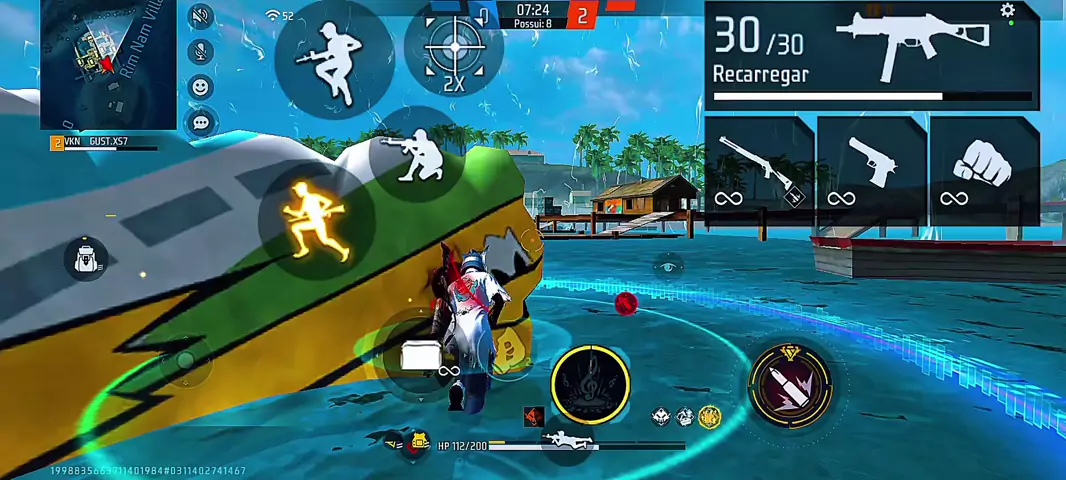Toggle the speaker sound icon
1066x480 pixels.
[201, 16]
